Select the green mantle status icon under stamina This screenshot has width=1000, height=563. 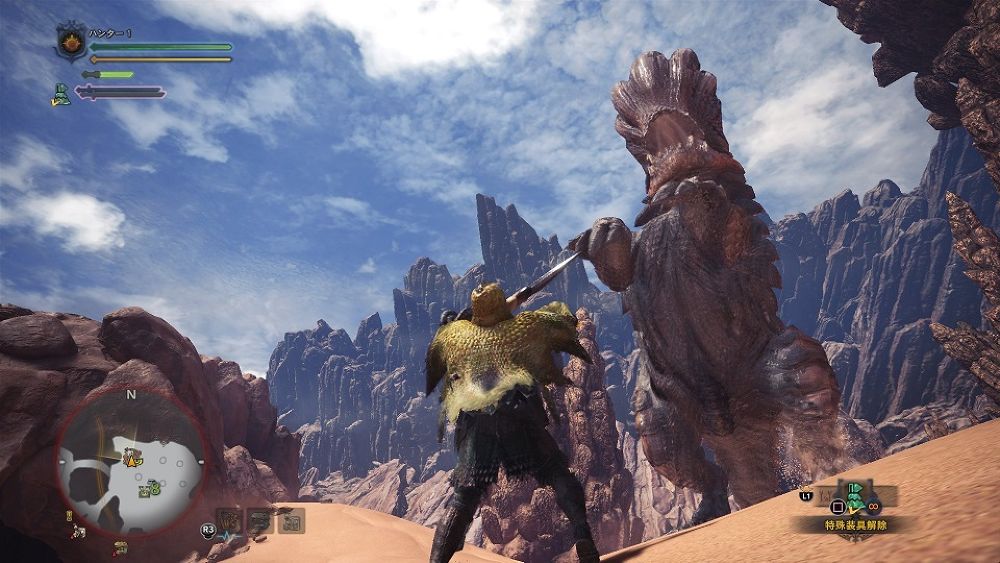(x=62, y=94)
